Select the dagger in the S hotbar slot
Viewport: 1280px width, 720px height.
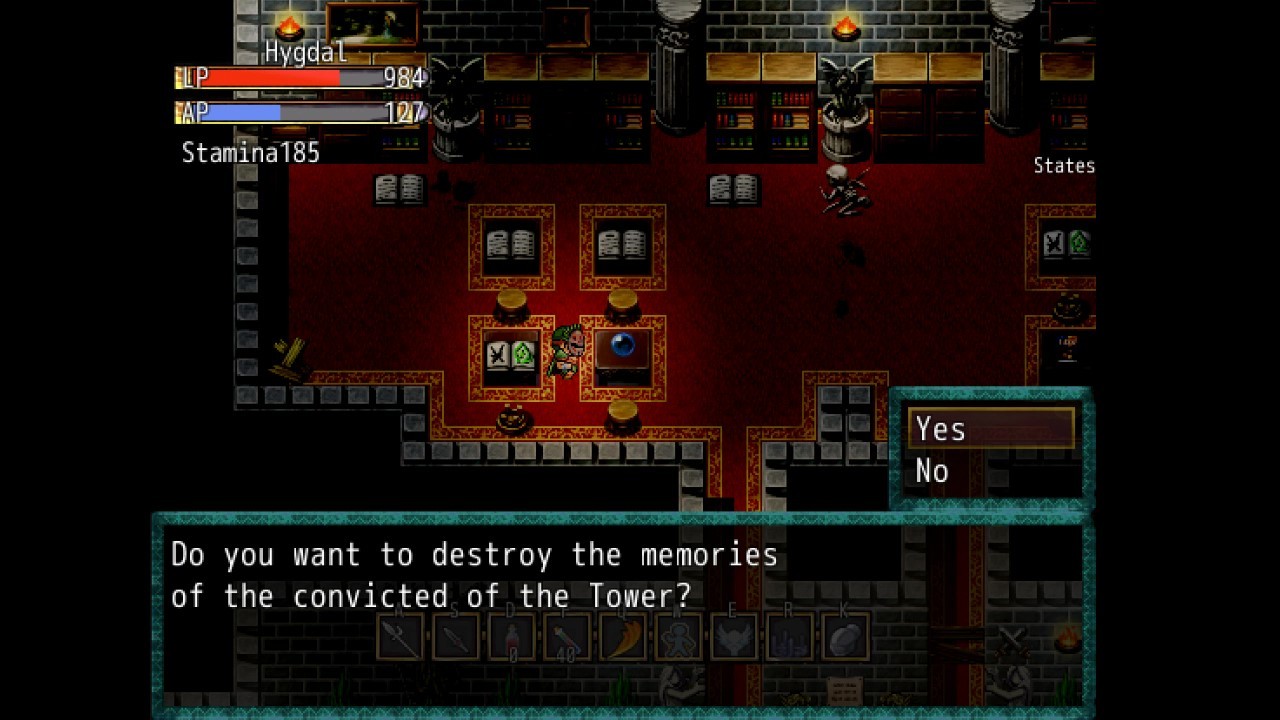coord(456,636)
